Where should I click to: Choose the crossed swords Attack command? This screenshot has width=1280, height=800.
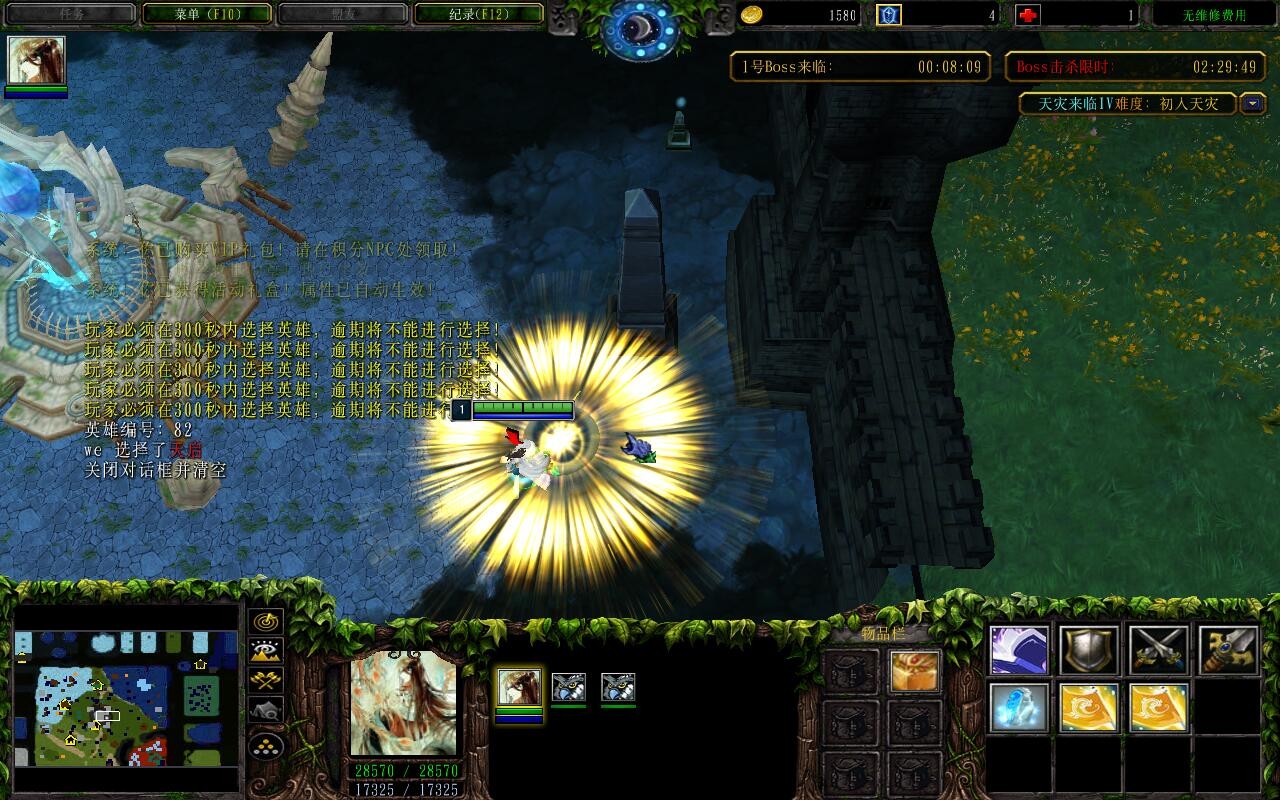tap(1158, 650)
